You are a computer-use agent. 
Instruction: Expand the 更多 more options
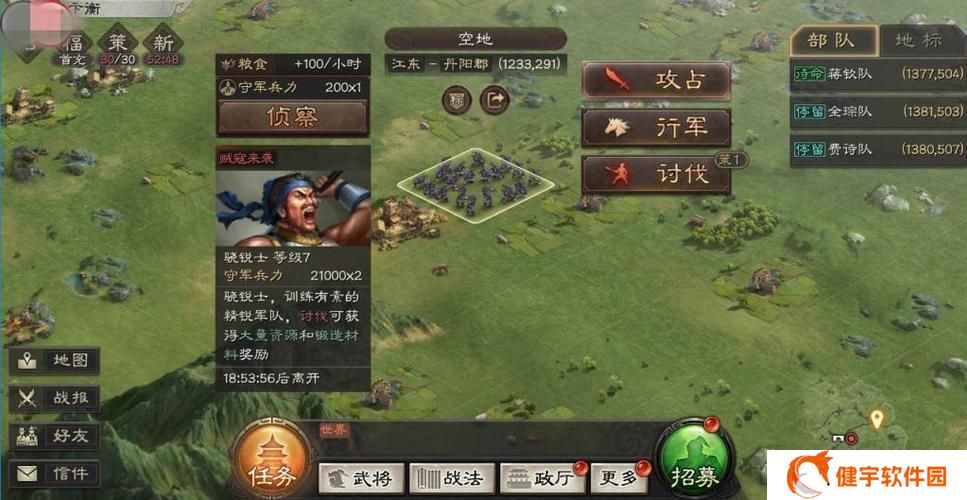coord(616,477)
